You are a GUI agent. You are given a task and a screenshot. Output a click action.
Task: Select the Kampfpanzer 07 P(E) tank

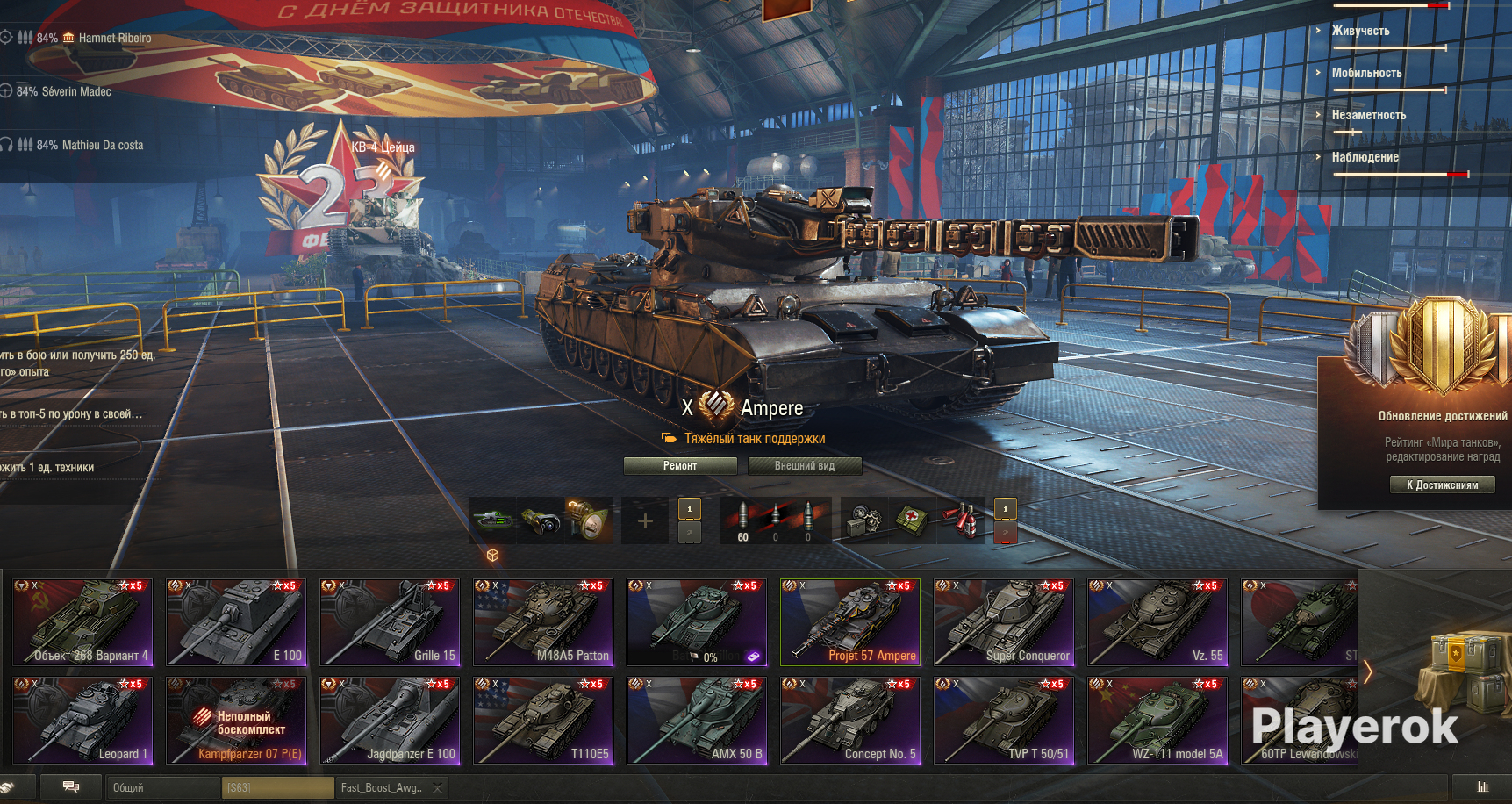(236, 721)
